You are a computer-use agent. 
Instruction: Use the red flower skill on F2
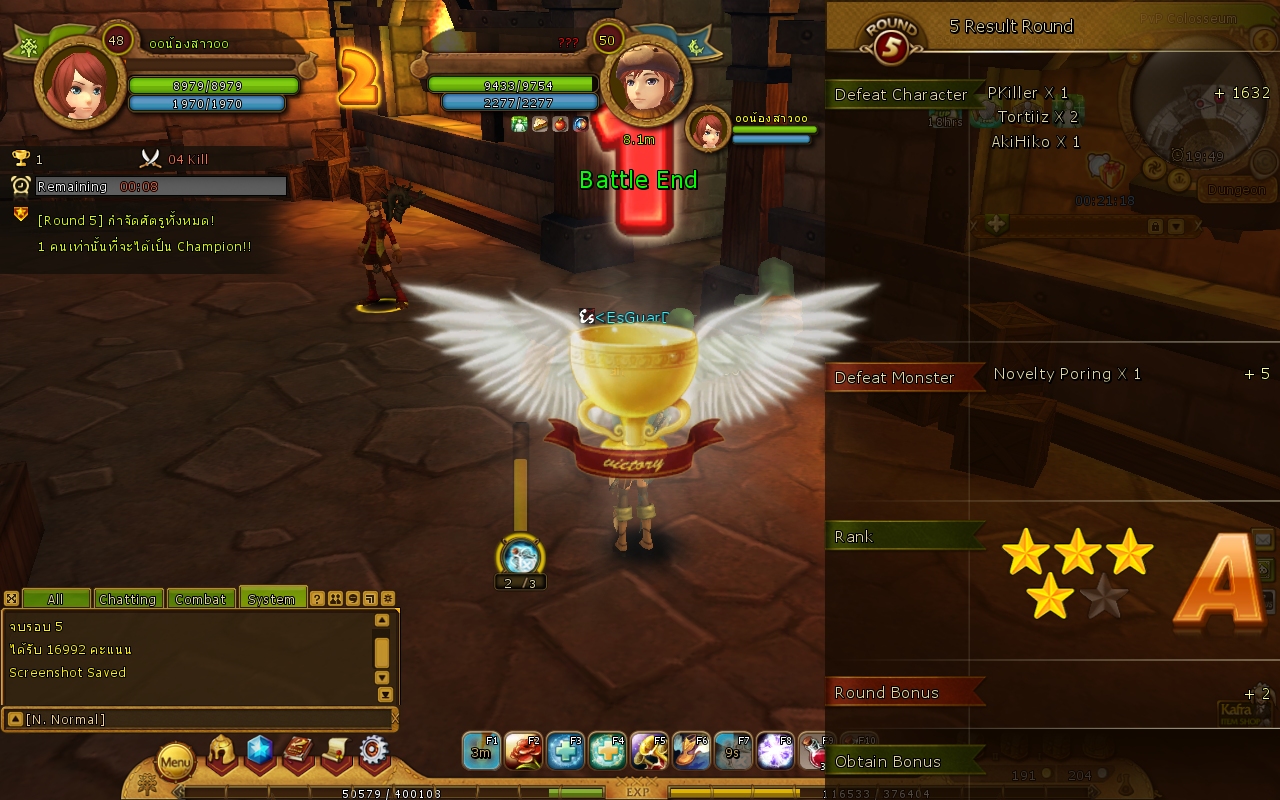tap(523, 751)
